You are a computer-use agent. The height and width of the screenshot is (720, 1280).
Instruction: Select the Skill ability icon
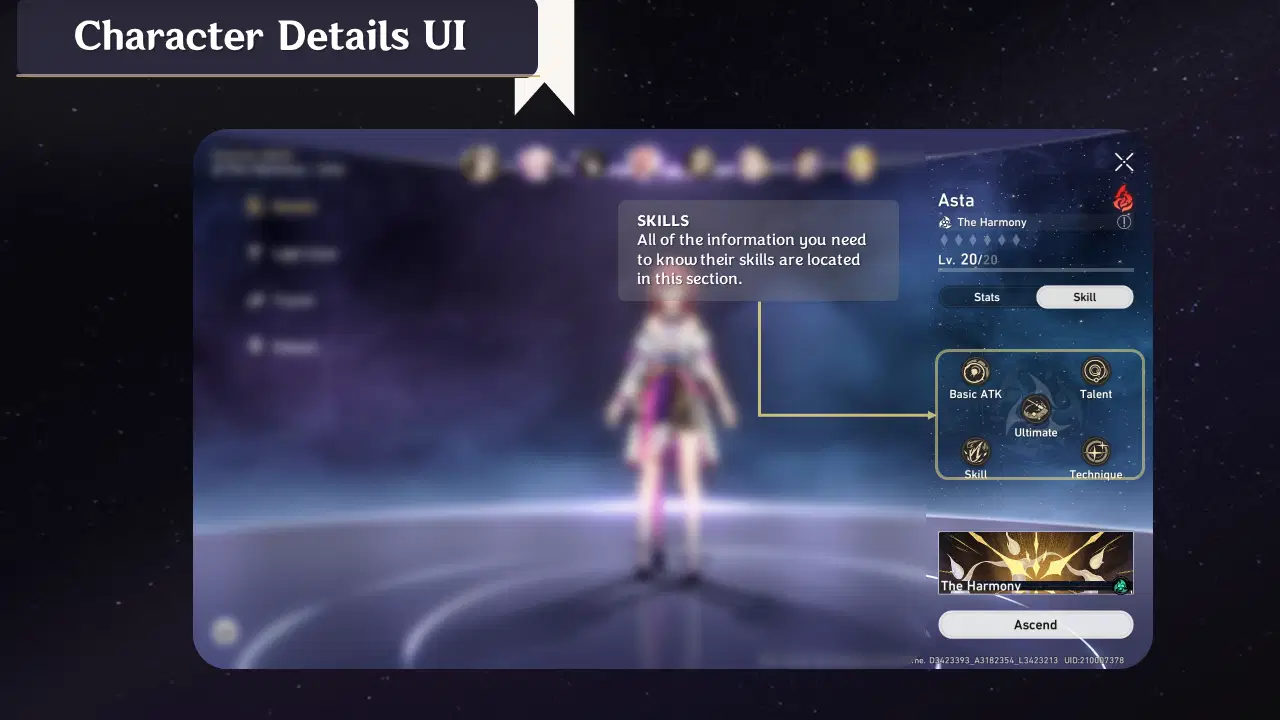click(975, 453)
